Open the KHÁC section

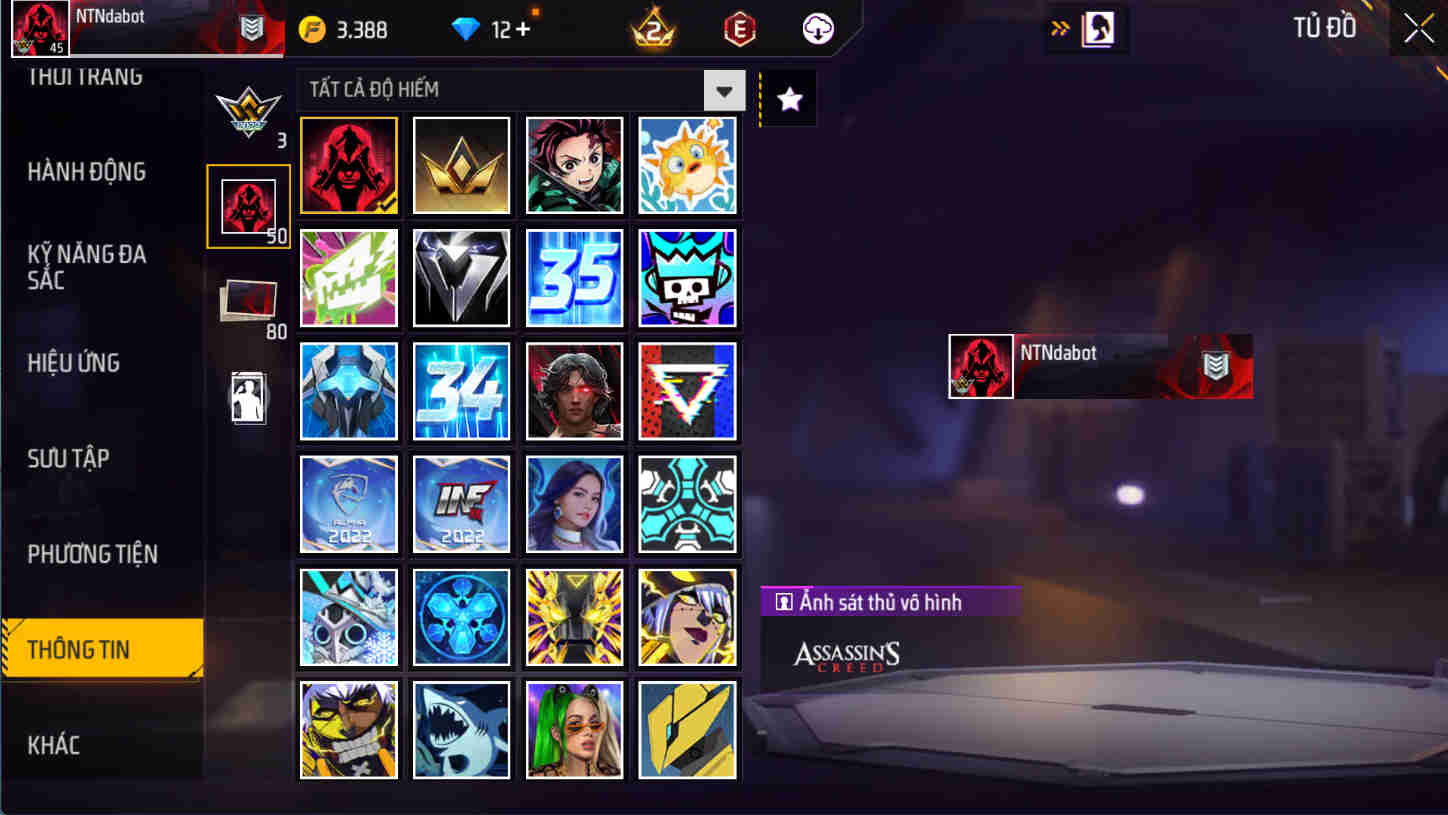(55, 744)
